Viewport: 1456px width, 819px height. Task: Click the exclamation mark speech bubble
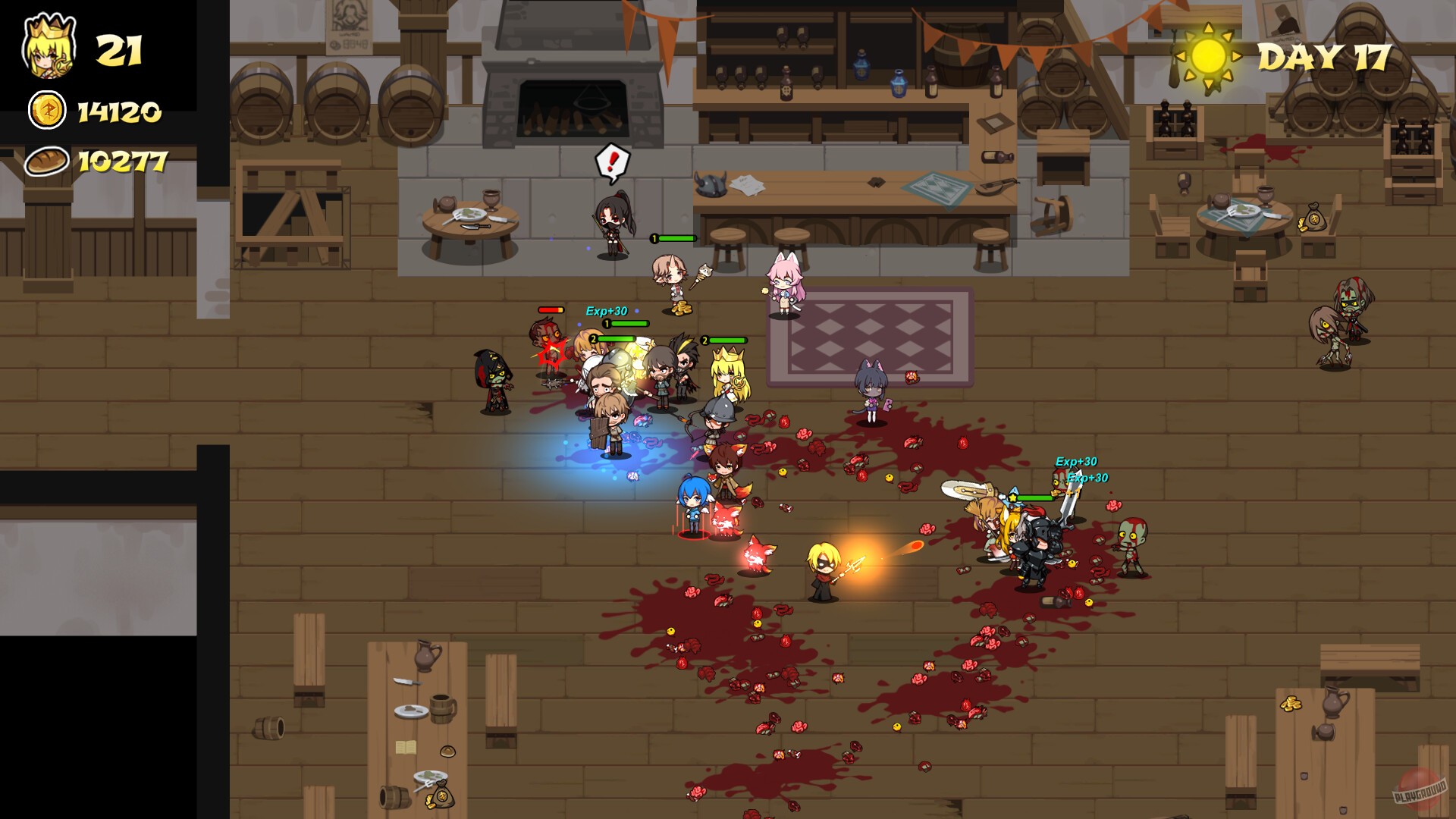tap(613, 159)
